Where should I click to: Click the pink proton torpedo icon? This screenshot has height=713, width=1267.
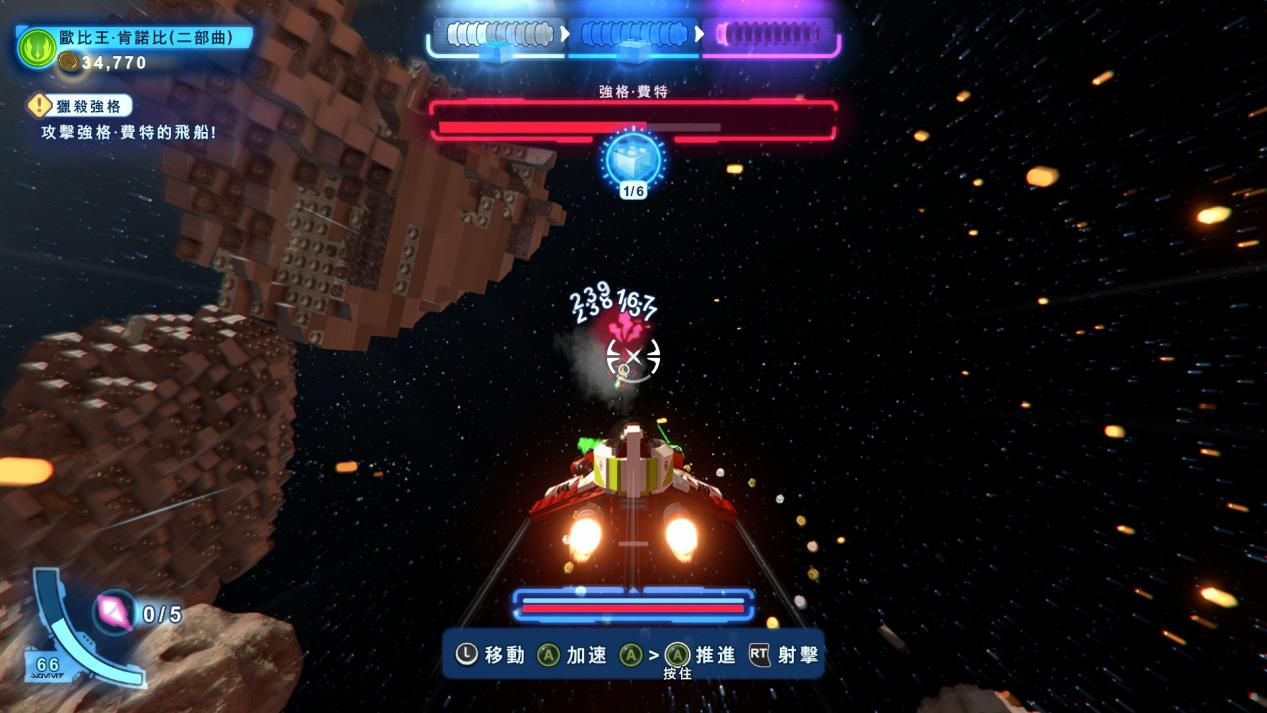[115, 612]
